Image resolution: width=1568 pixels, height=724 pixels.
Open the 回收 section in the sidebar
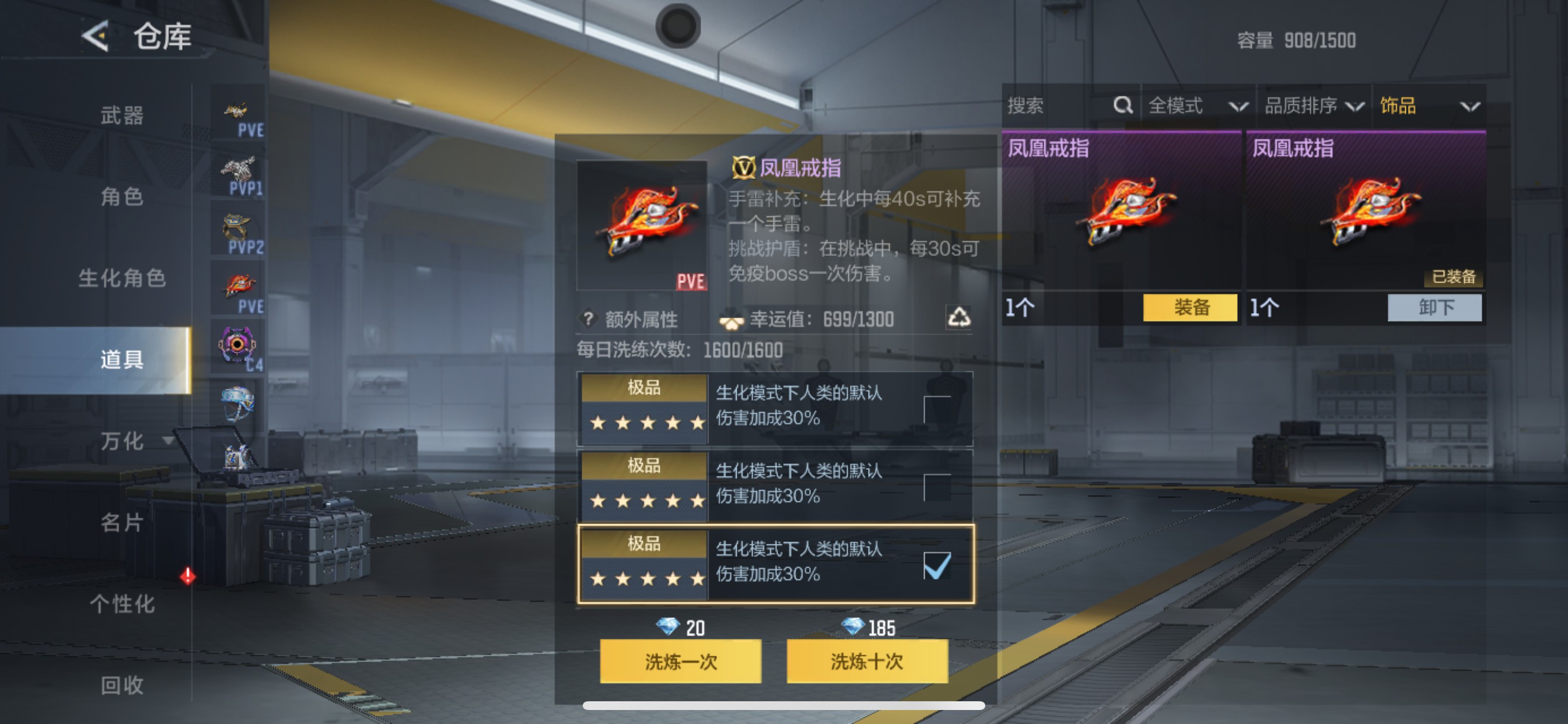(x=122, y=686)
